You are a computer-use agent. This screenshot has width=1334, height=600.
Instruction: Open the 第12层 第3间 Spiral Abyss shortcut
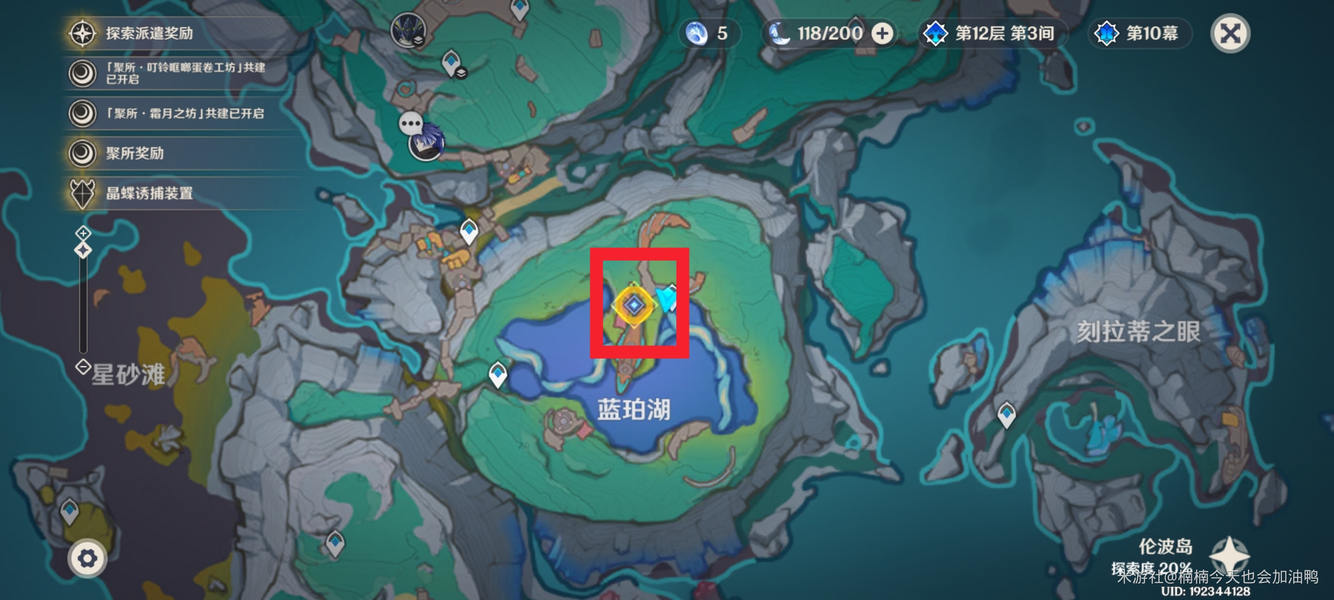point(990,33)
